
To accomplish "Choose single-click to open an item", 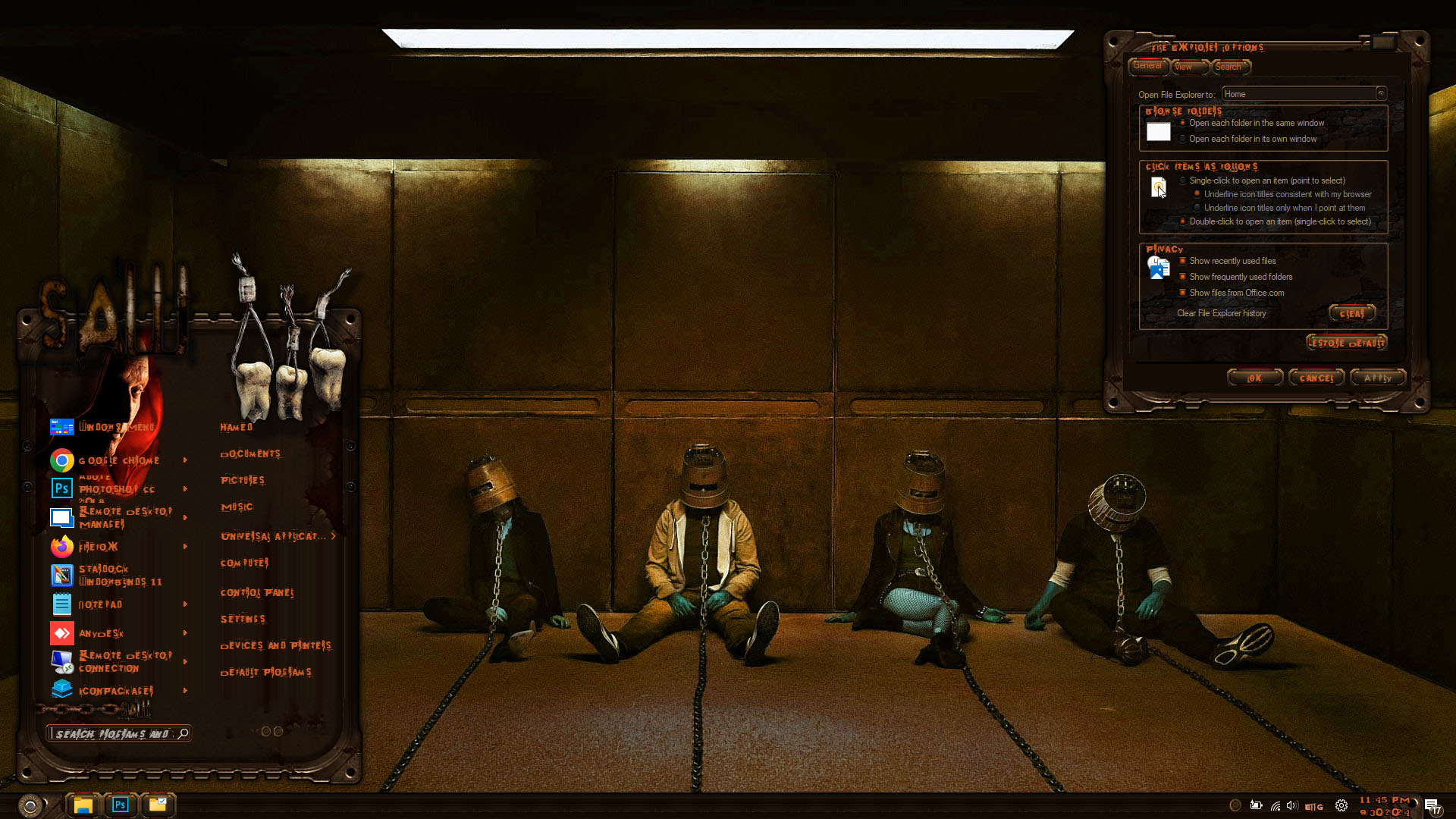I will pos(1183,180).
